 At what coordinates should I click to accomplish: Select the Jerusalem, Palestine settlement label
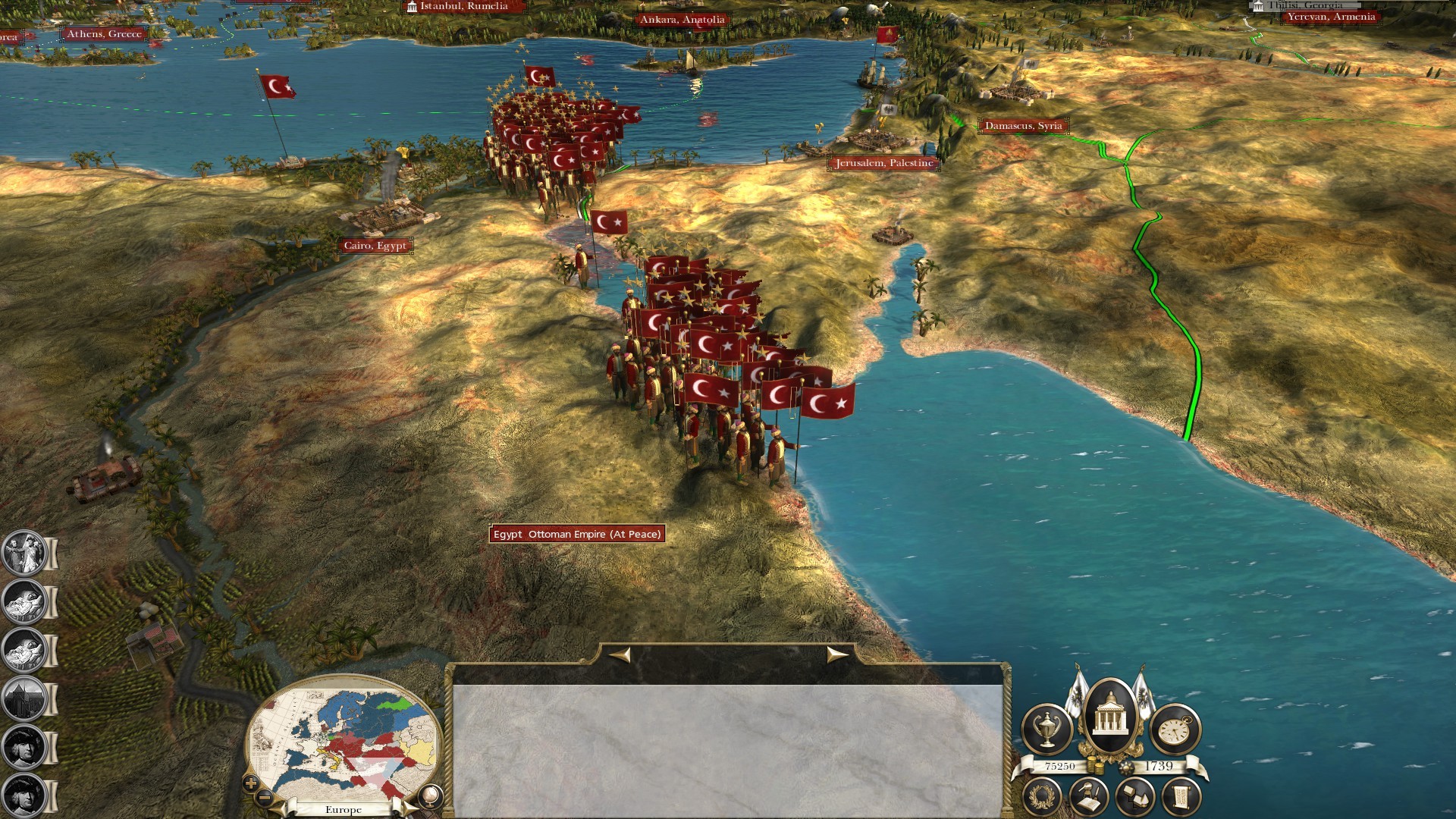tap(884, 163)
